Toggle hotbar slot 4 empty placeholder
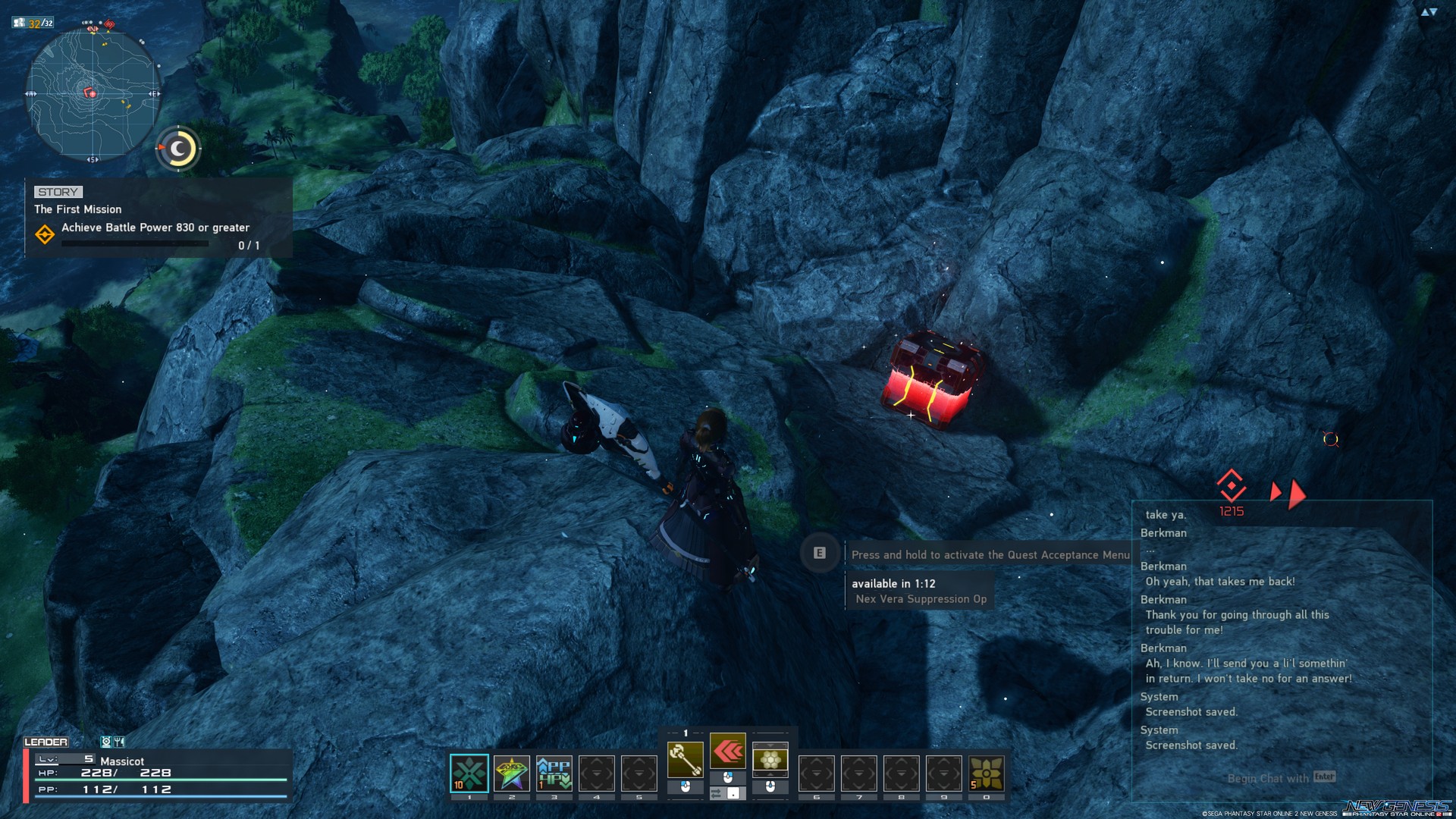 (597, 771)
